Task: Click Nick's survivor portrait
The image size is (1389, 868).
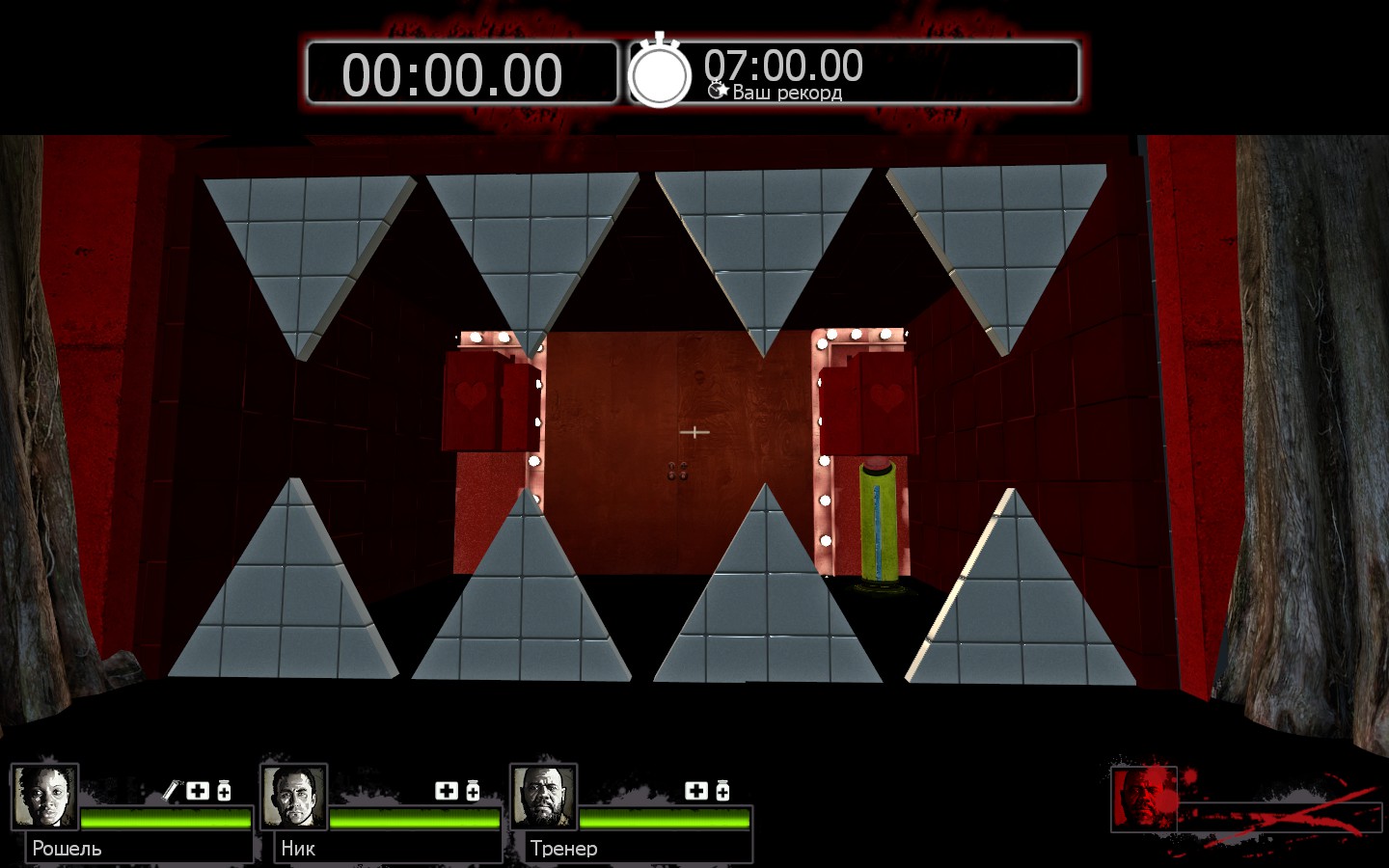Action: click(x=293, y=797)
